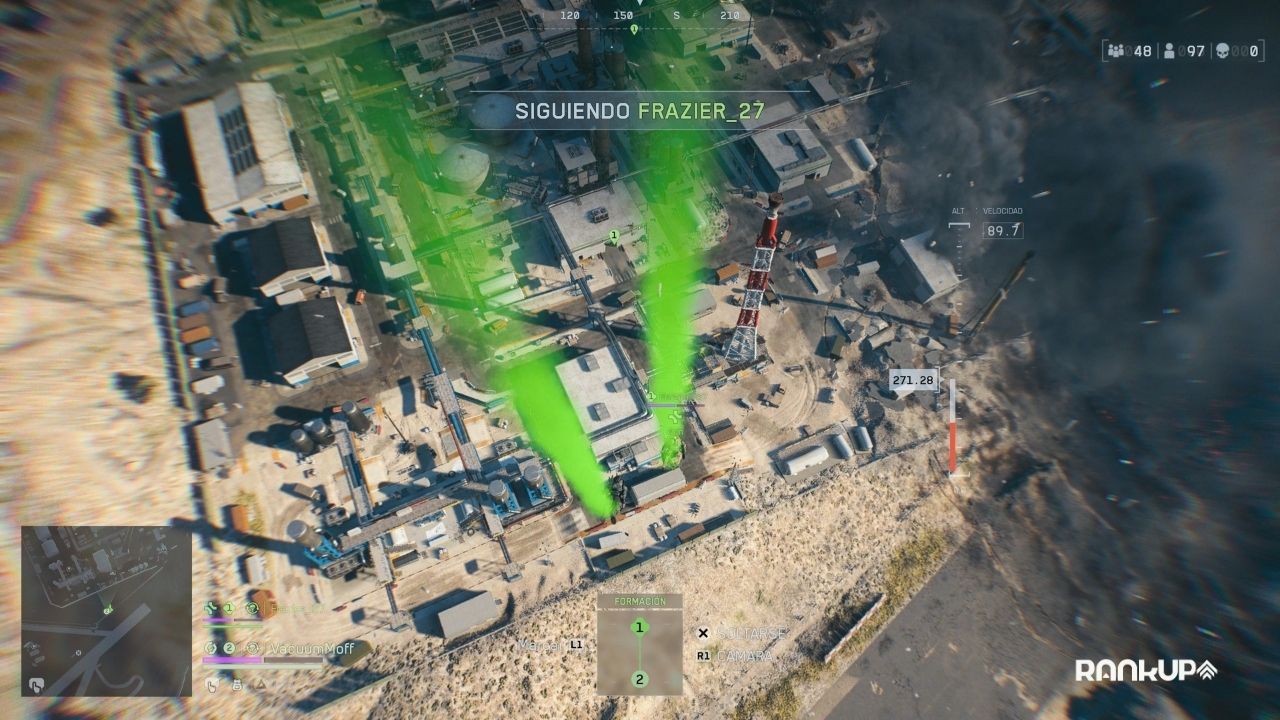Click the backpack icon below the squad list
The image size is (1280, 720).
point(237,685)
